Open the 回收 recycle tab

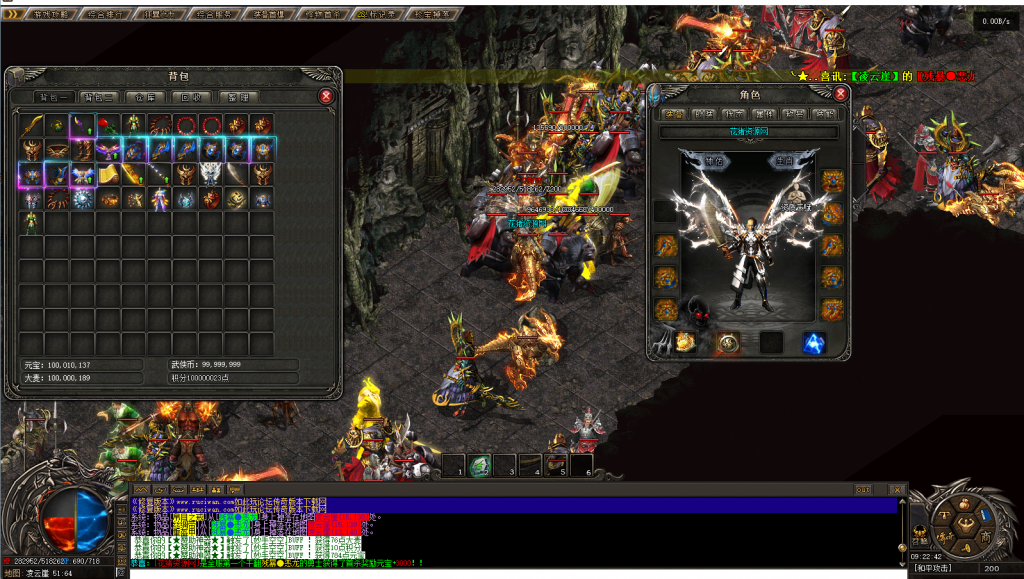190,97
